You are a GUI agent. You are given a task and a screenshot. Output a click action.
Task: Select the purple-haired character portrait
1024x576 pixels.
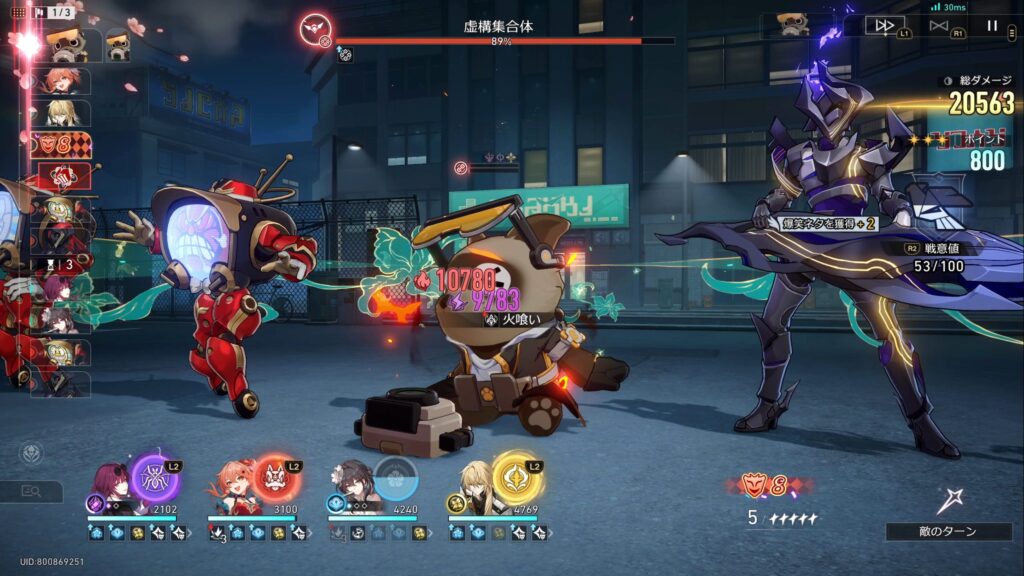[x=112, y=484]
